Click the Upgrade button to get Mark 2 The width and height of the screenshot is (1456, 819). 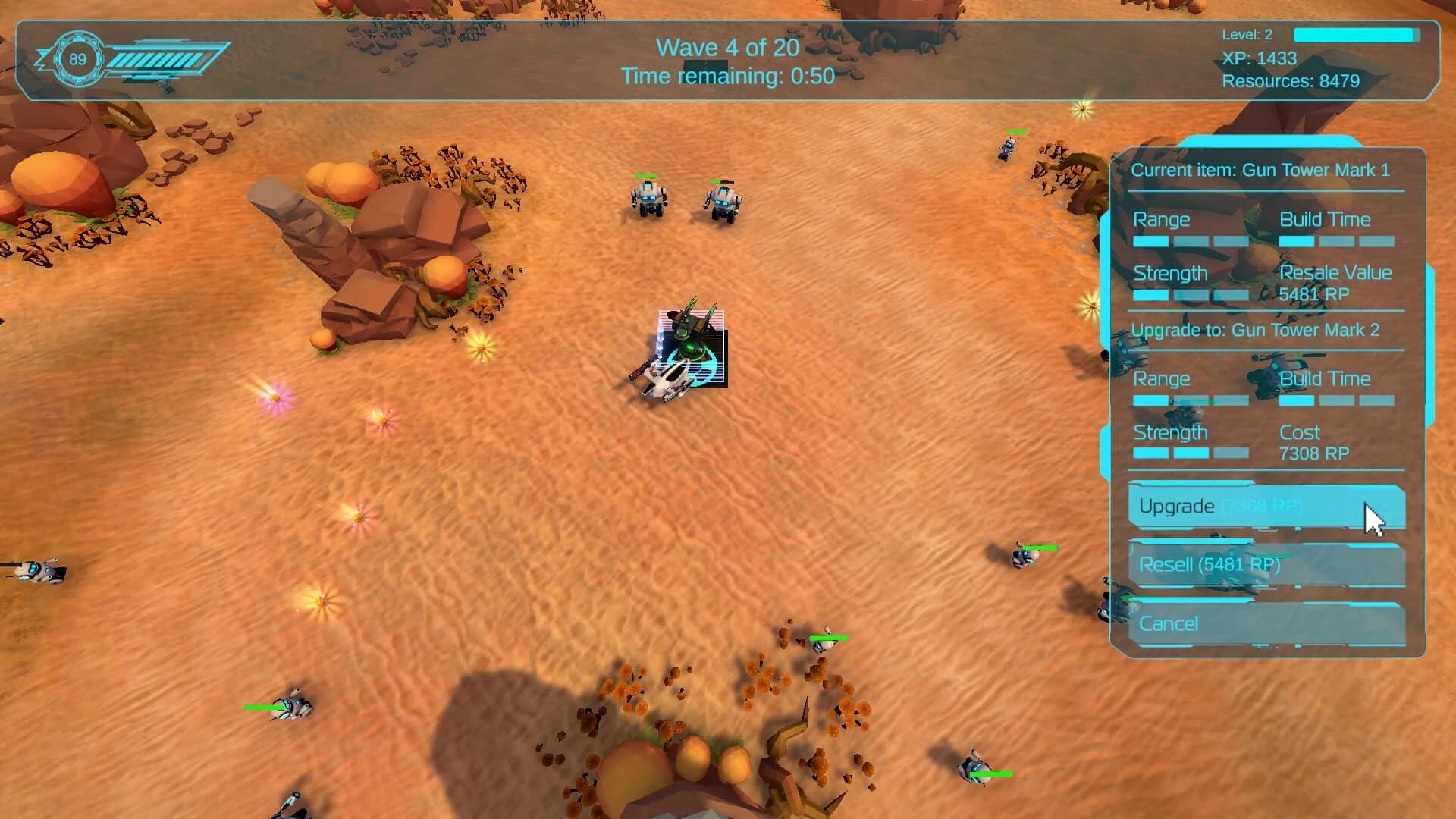click(x=1244, y=506)
